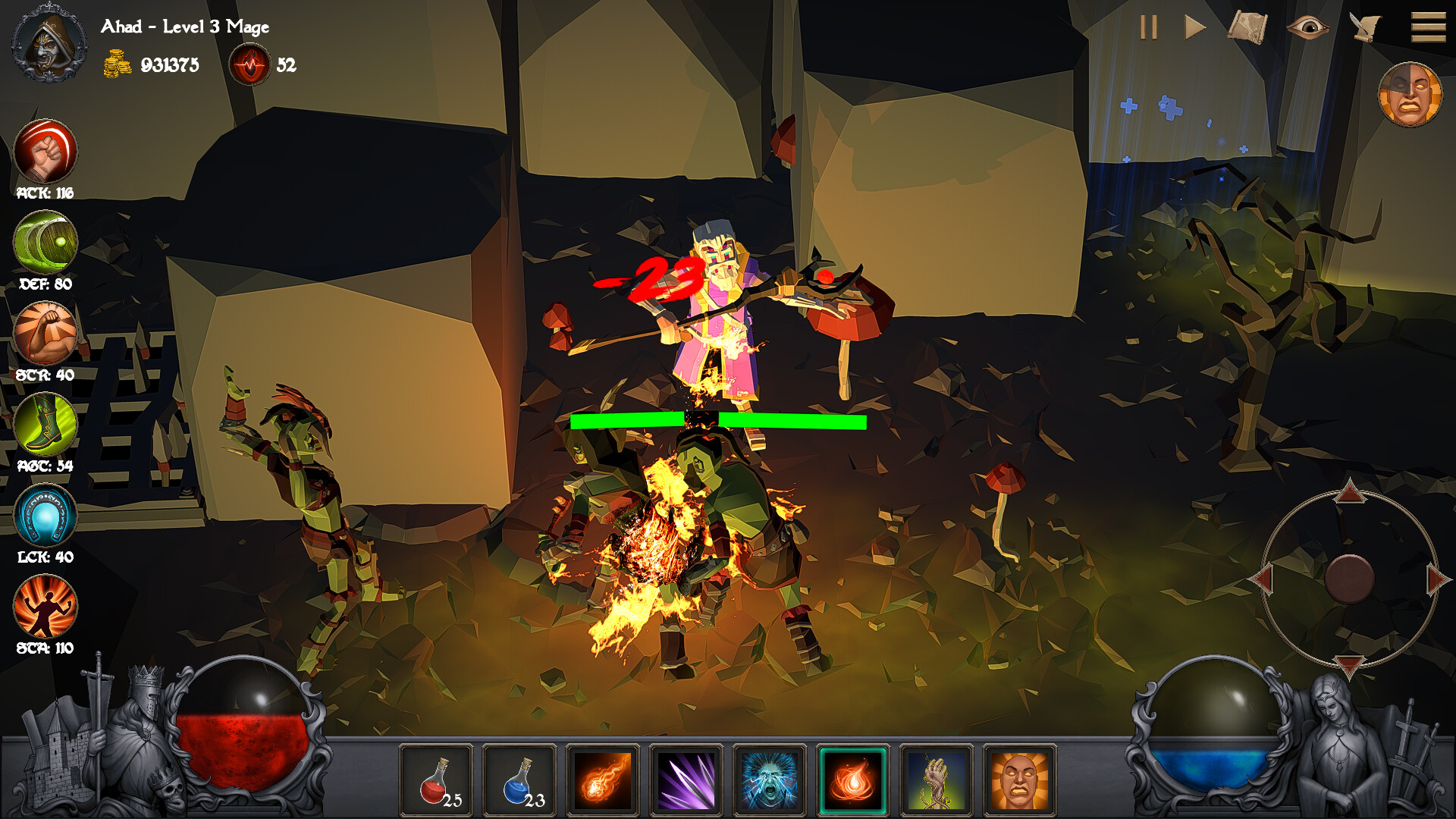Image resolution: width=1456 pixels, height=819 pixels.
Task: Select the STR flexing arm icon
Action: click(45, 333)
